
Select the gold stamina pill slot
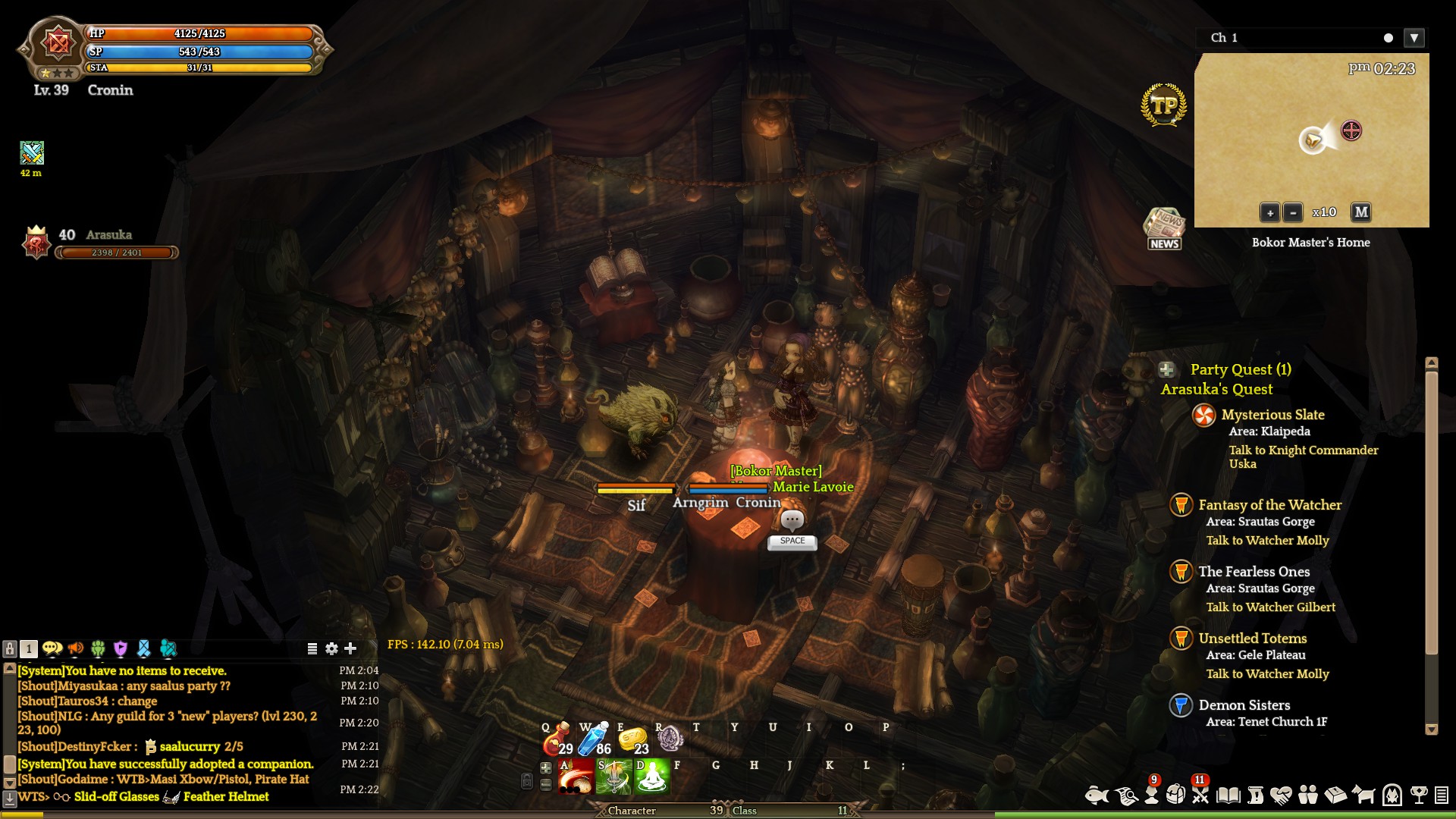633,739
